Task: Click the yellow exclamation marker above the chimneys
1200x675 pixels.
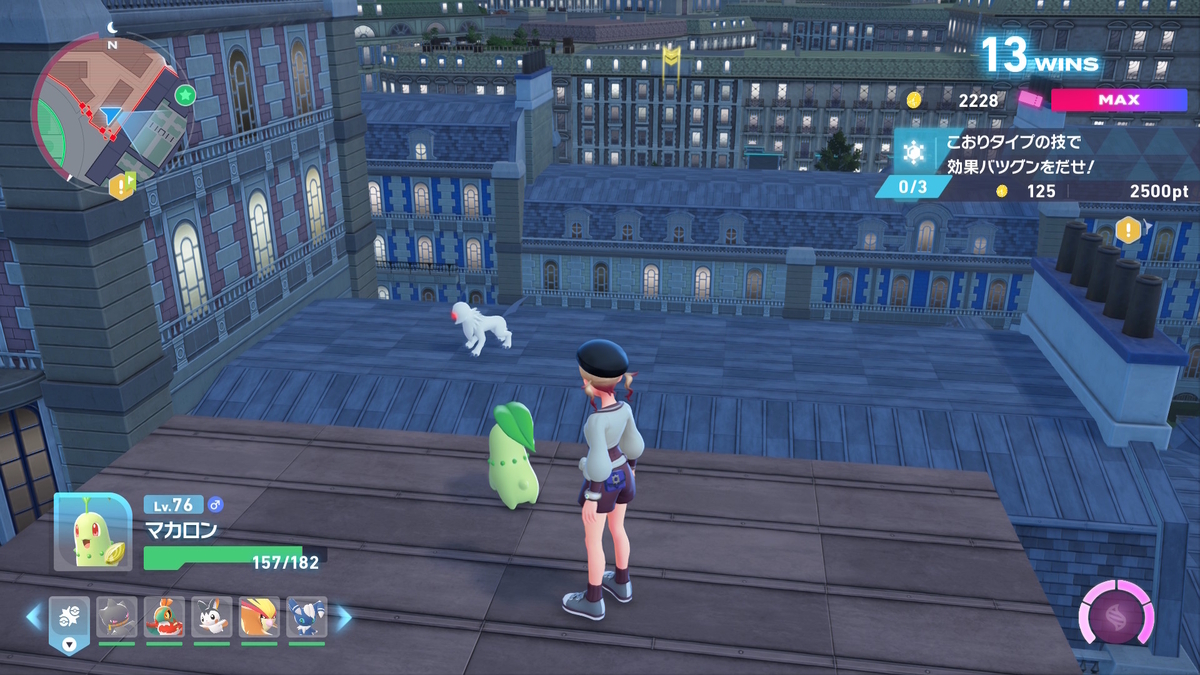Action: 1129,230
